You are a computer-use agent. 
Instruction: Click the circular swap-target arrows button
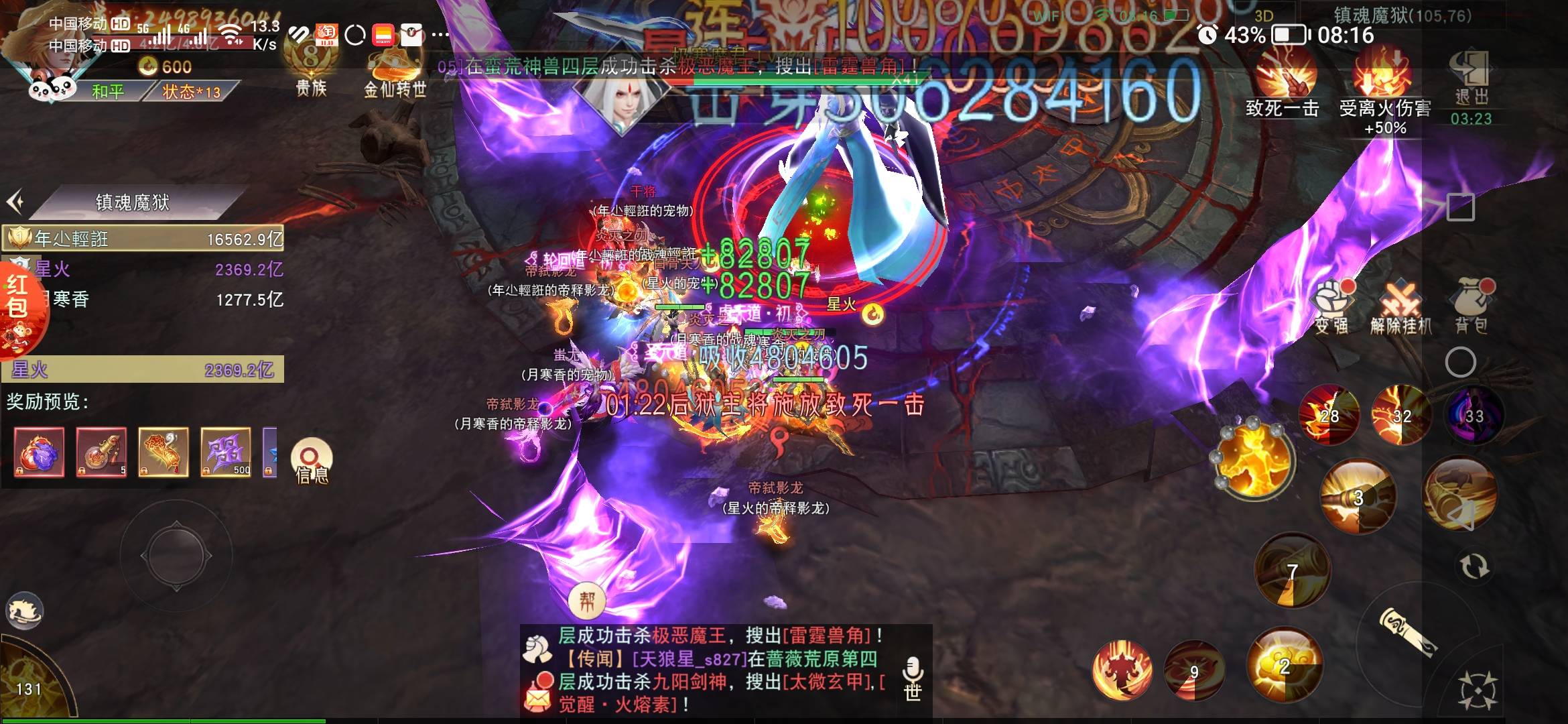pos(1474,566)
